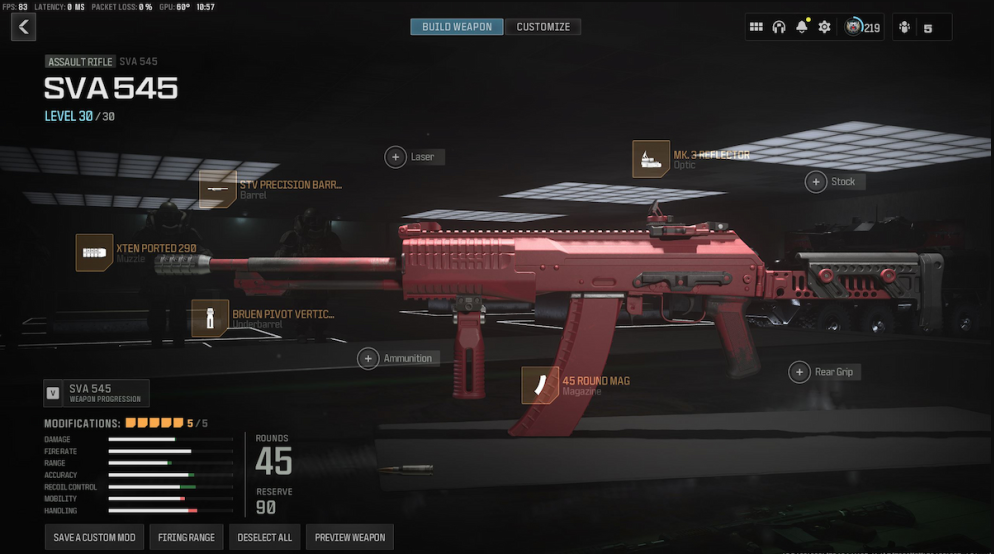This screenshot has width=994, height=554.
Task: Open settings via the gear icon
Action: coord(824,27)
